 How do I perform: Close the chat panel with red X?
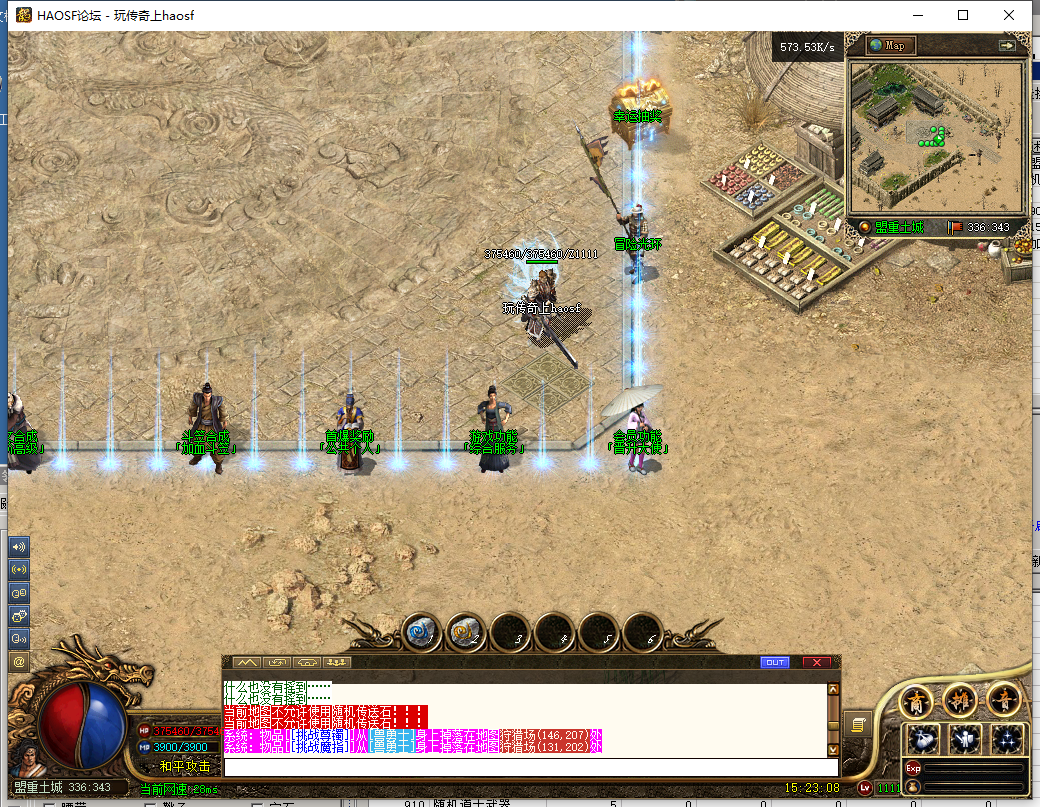point(816,662)
